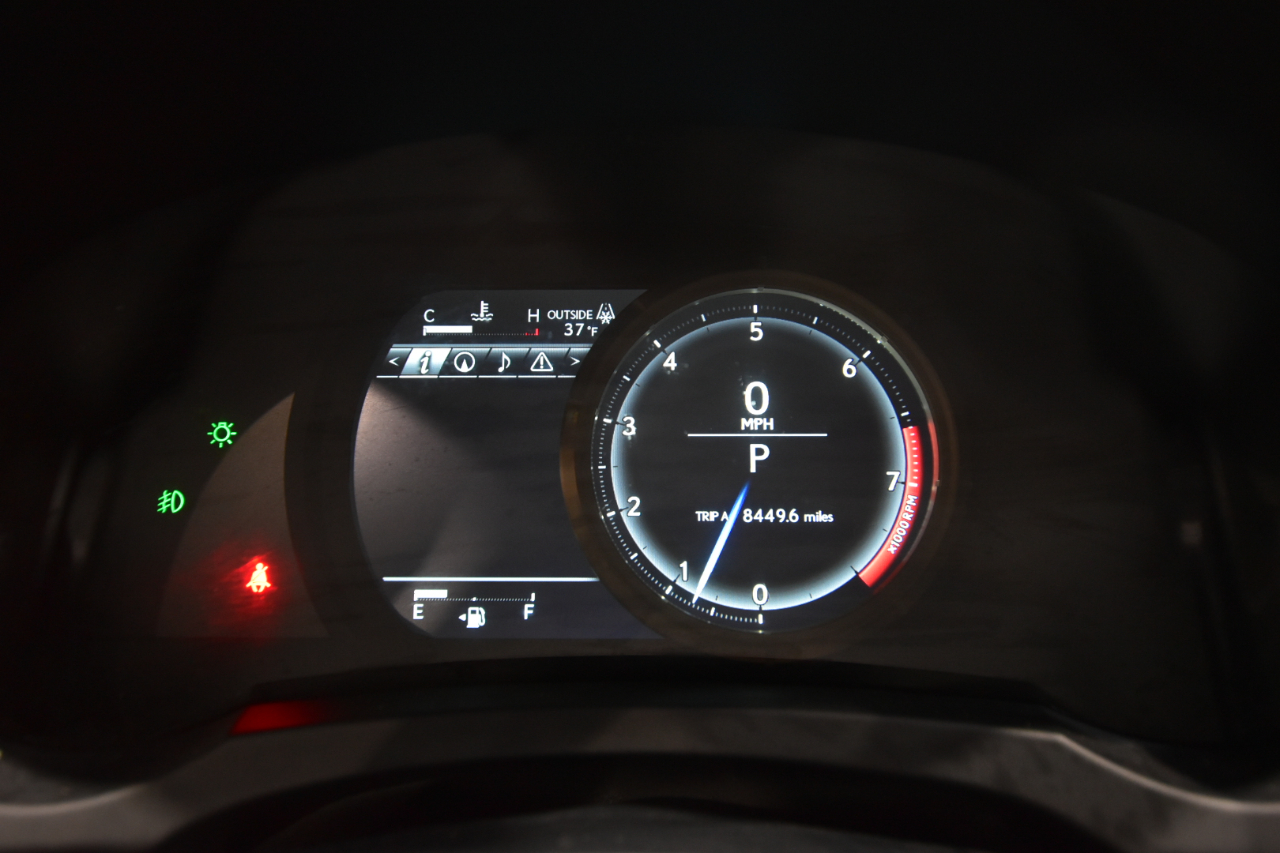Viewport: 1280px width, 853px height.
Task: Switch to the compass navigation tab
Action: pyautogui.click(x=464, y=362)
